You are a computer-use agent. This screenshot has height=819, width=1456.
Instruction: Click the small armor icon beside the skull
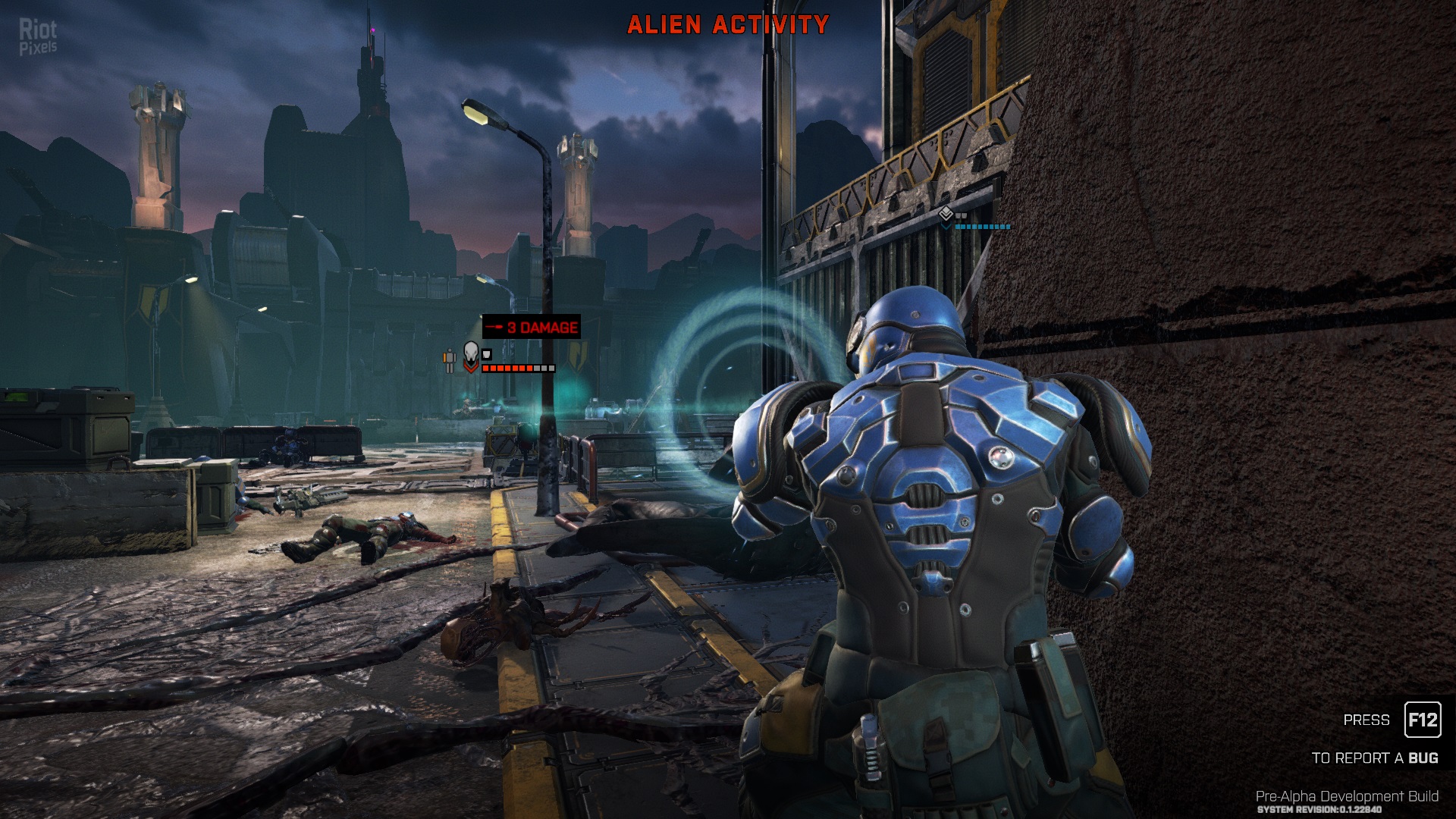click(x=487, y=353)
